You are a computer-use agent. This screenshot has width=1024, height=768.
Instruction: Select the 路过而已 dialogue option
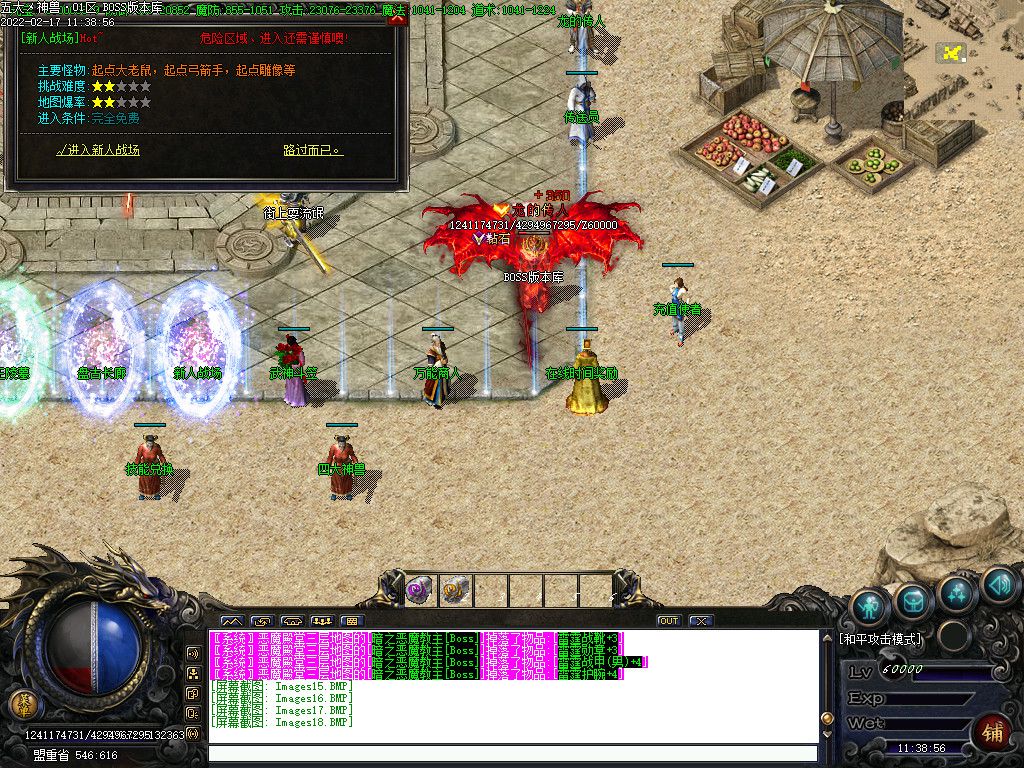[313, 150]
